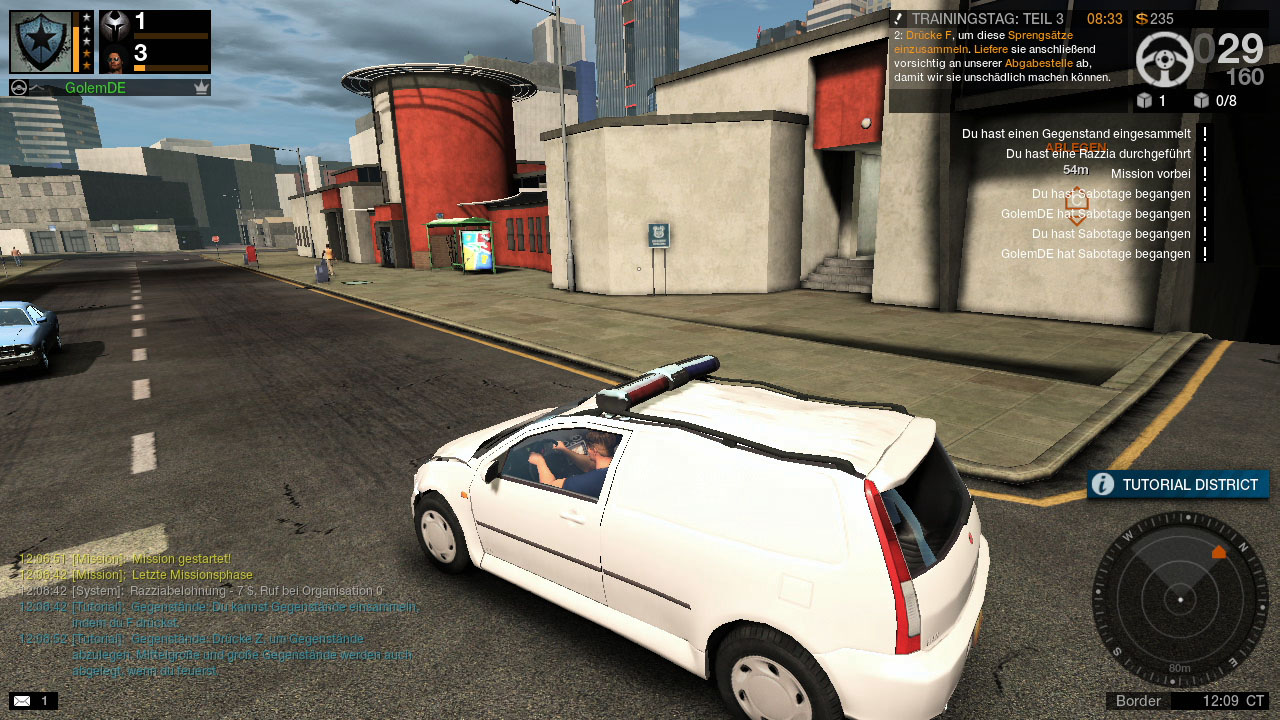Screen dimensions: 1280x720
Task: Select the circular radar minimap
Action: 1180,599
